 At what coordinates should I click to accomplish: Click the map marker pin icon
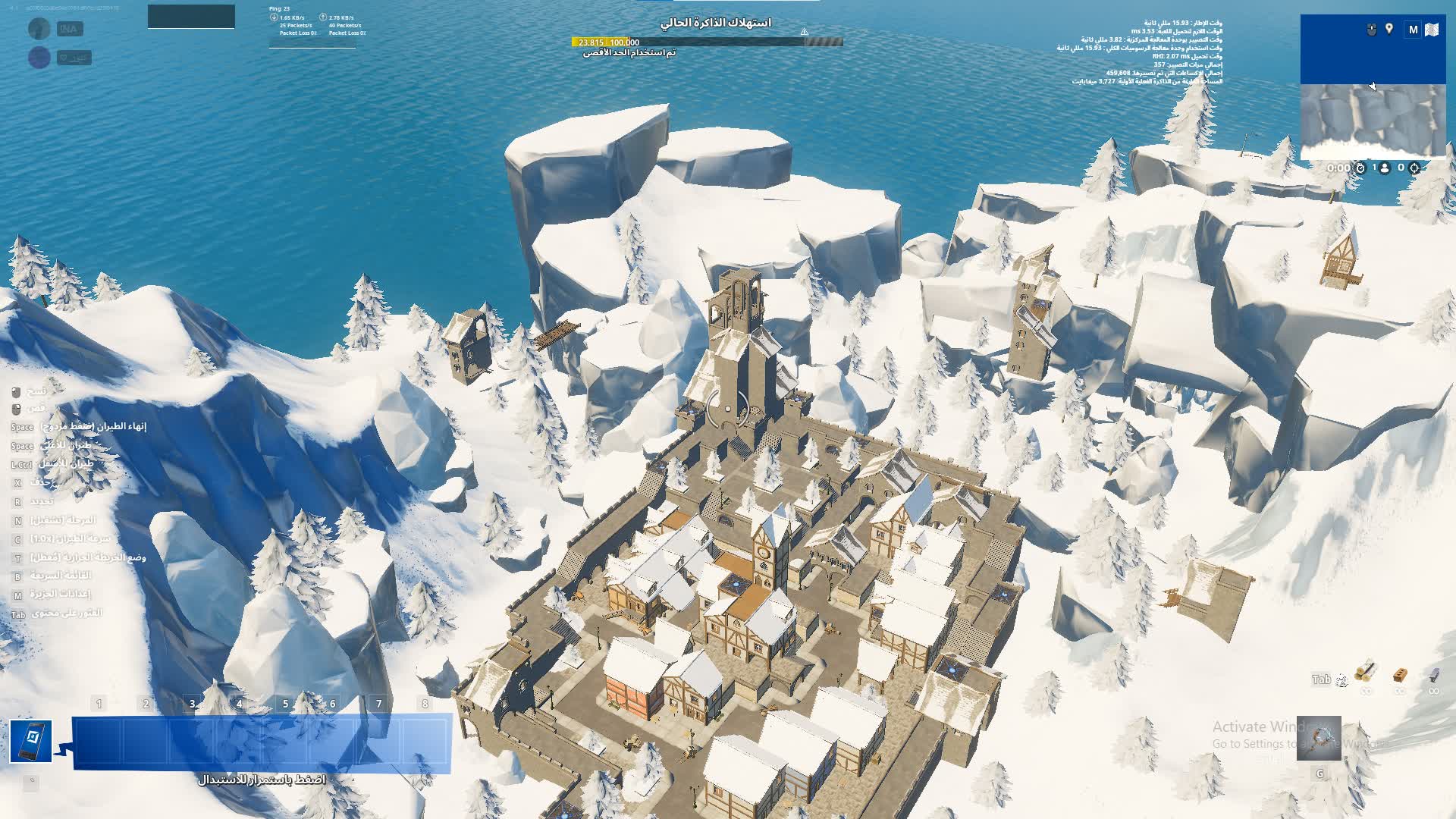(x=1389, y=29)
